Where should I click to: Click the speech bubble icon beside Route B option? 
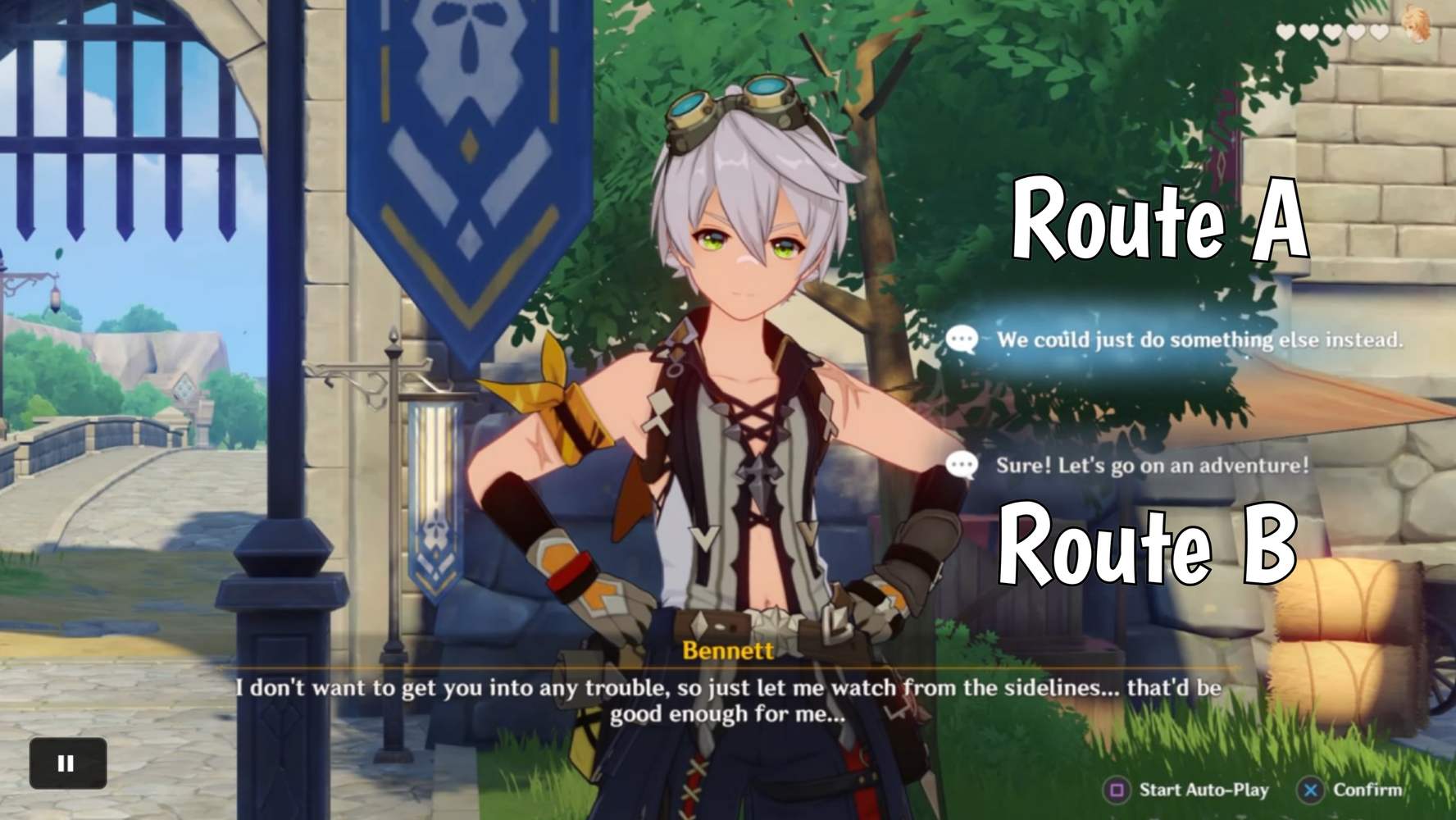coord(961,468)
